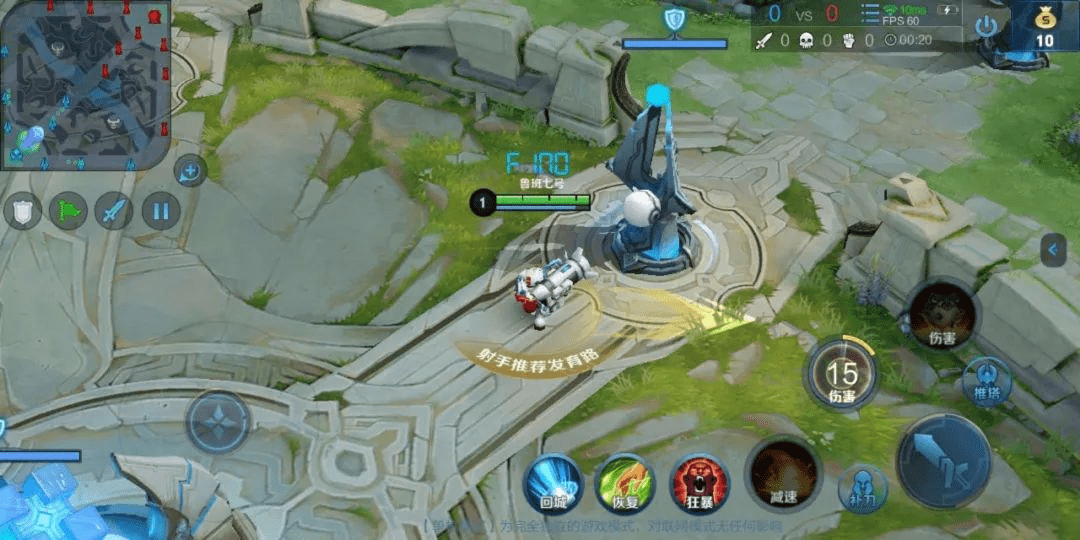Open the minimap
Screen dimensions: 1080x540
coord(85,84)
